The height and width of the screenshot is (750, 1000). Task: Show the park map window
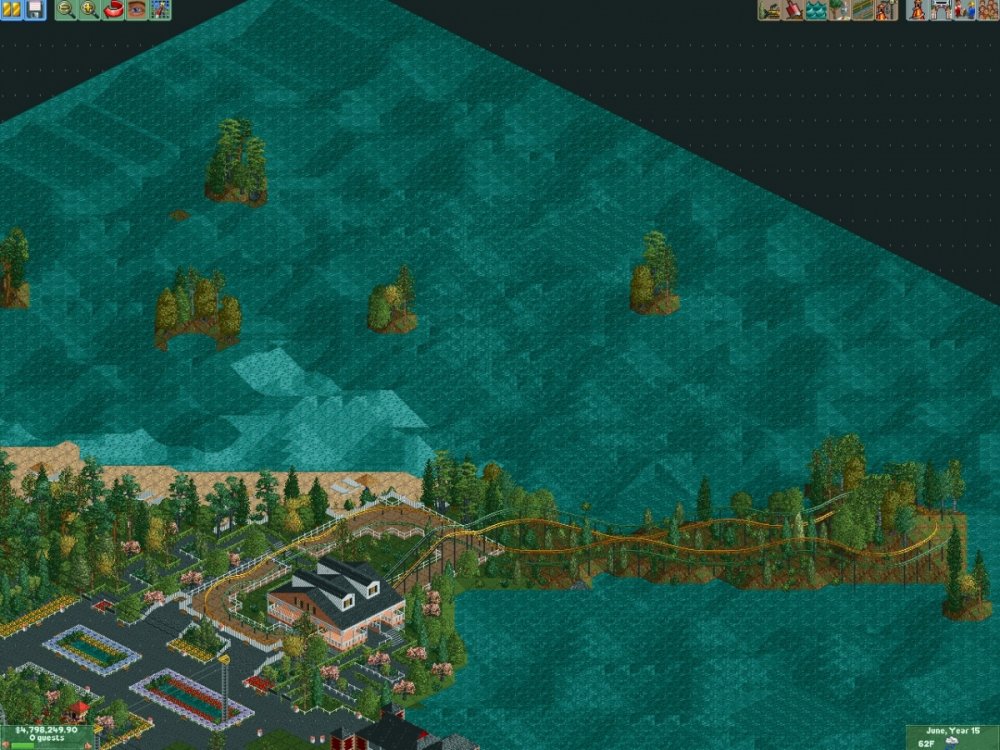click(159, 10)
